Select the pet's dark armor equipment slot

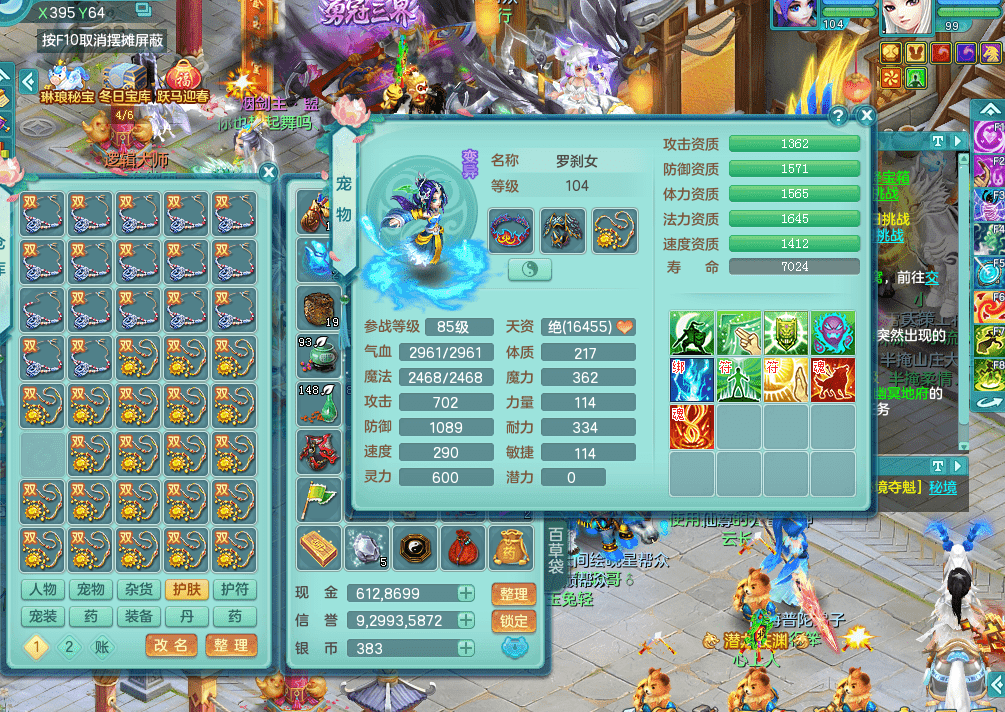click(563, 230)
